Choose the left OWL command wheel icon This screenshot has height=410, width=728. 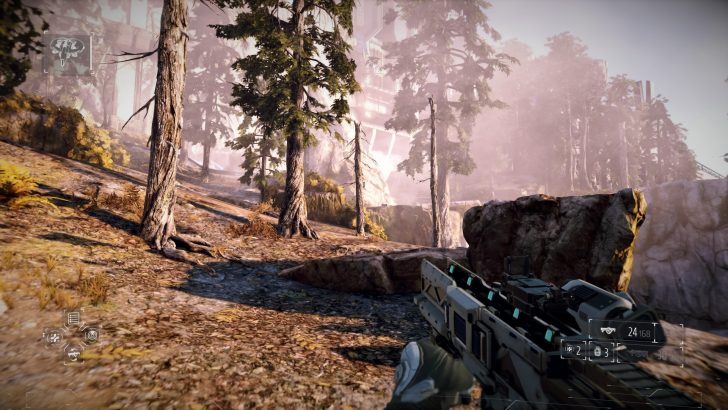(x=53, y=336)
